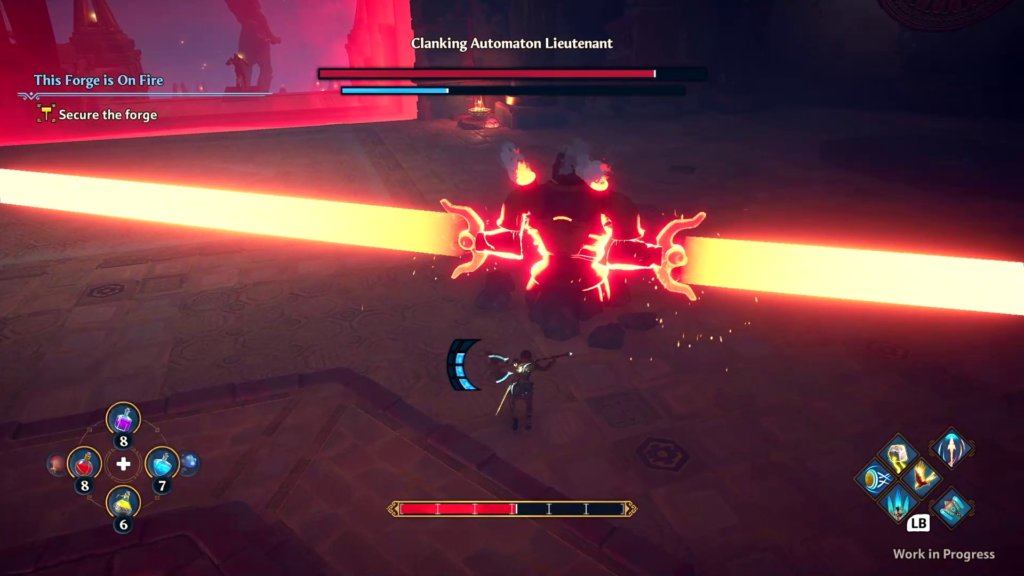Activate the blue hammer ability icon

tap(951, 507)
